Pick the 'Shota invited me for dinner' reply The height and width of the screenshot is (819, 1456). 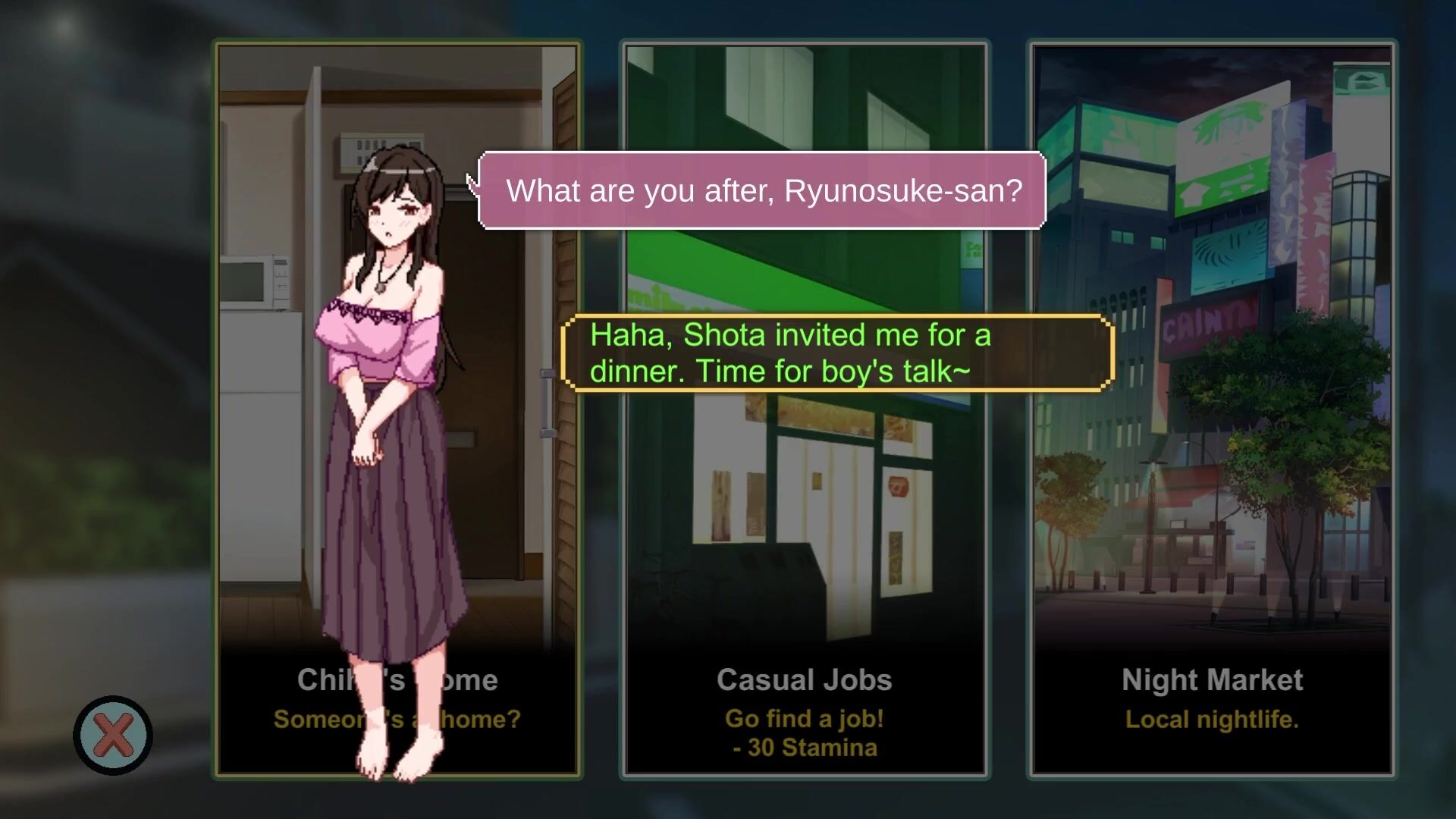837,353
